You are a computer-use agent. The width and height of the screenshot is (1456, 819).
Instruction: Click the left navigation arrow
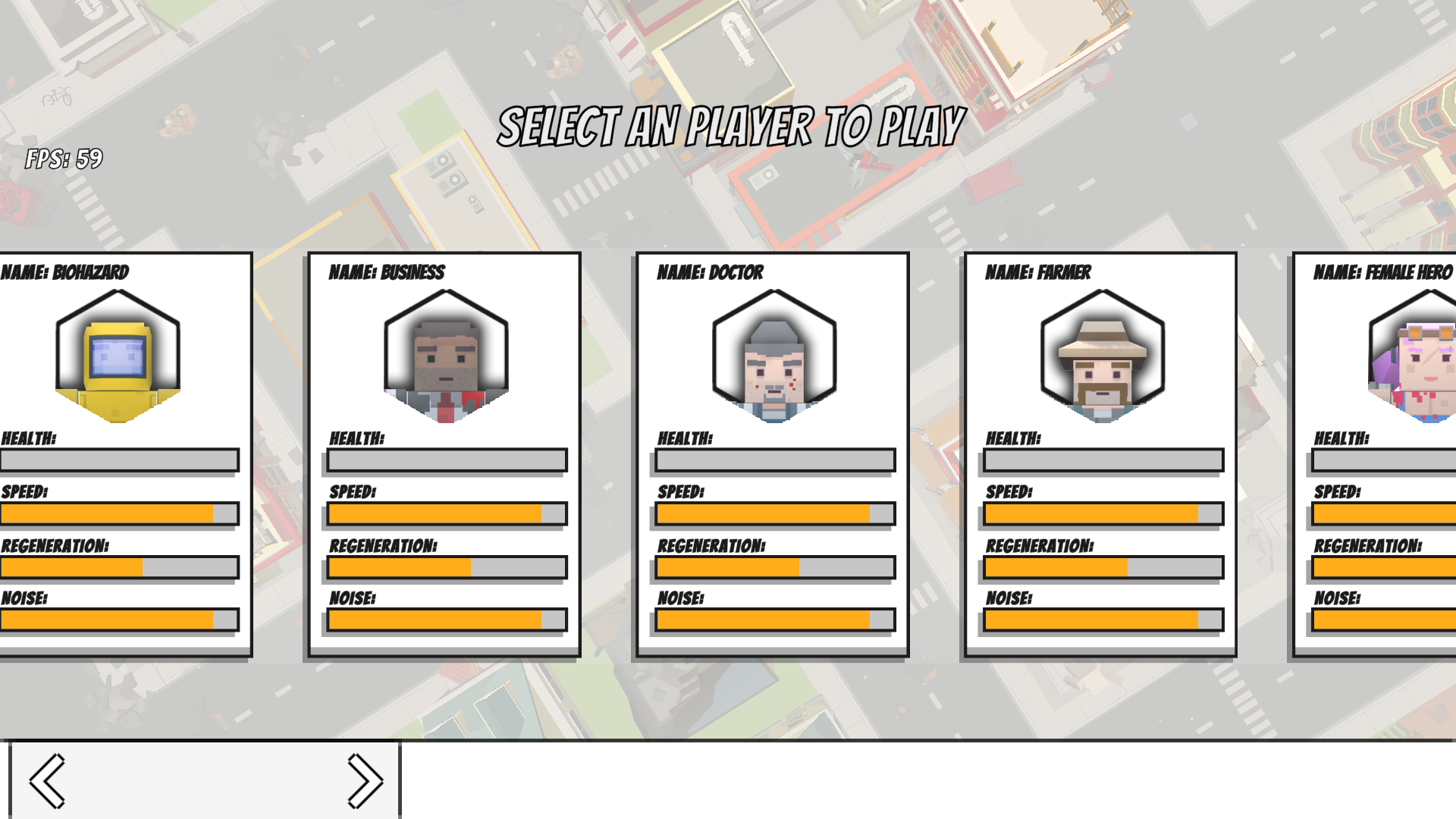(47, 778)
